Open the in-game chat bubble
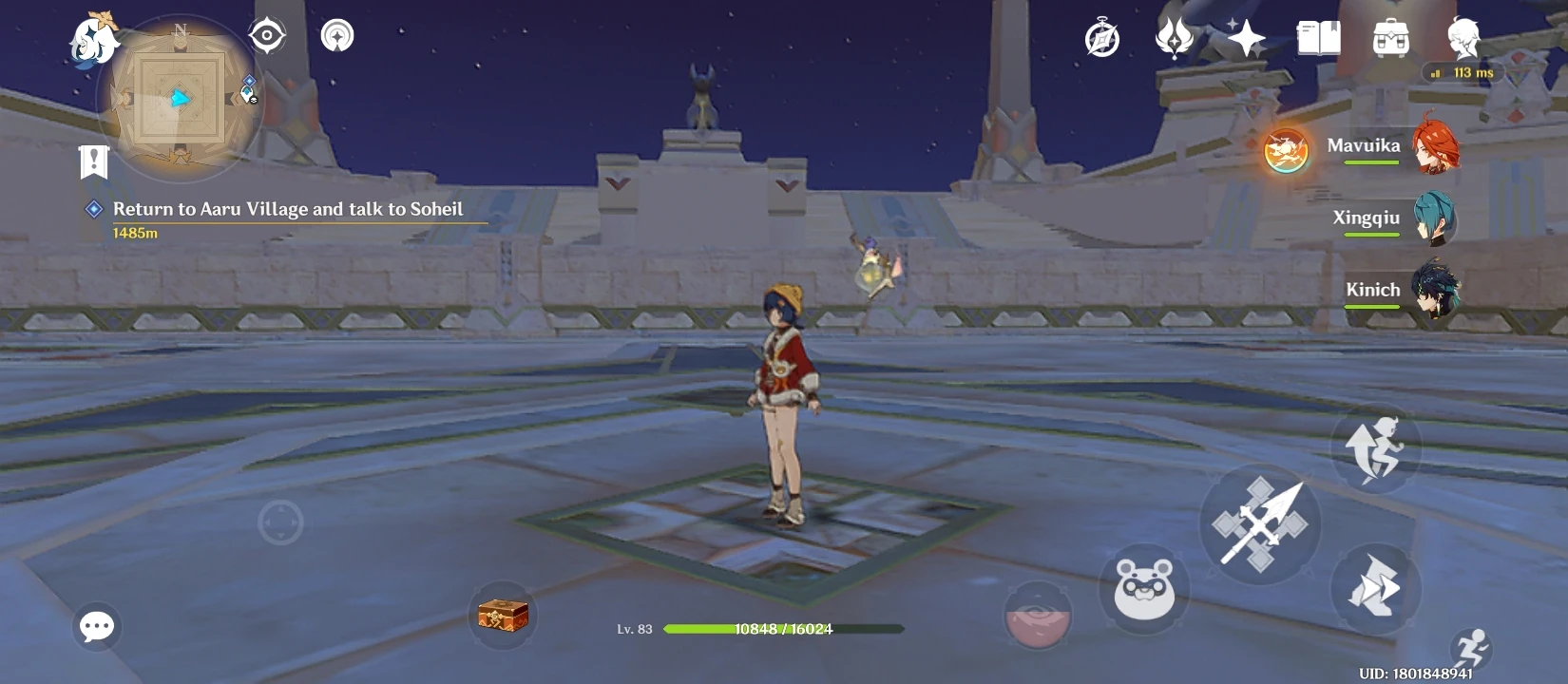The height and width of the screenshot is (684, 1568). pos(94,627)
